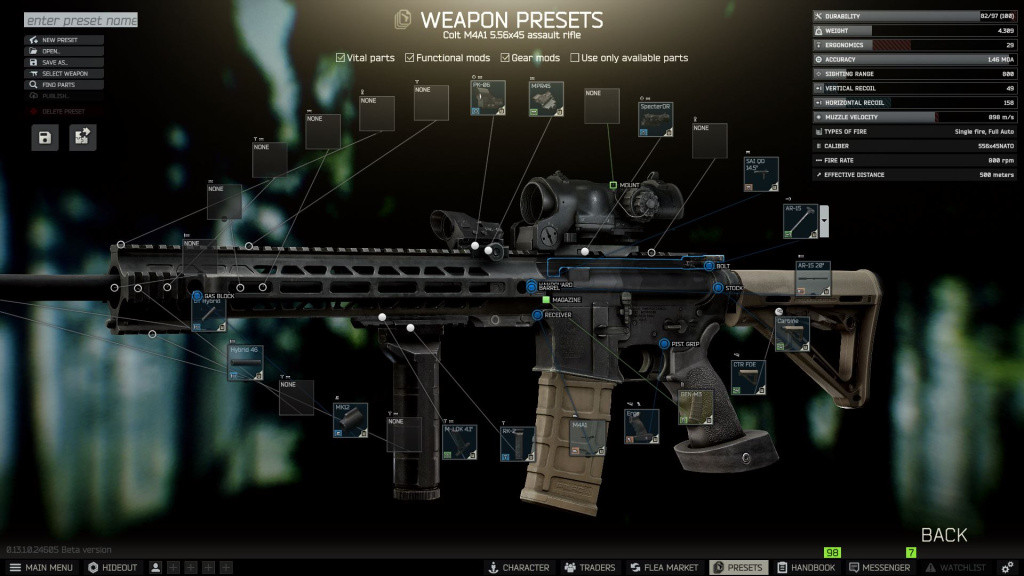
Task: Expand the AR-15 charging handle dropdown arrow
Action: 824,220
